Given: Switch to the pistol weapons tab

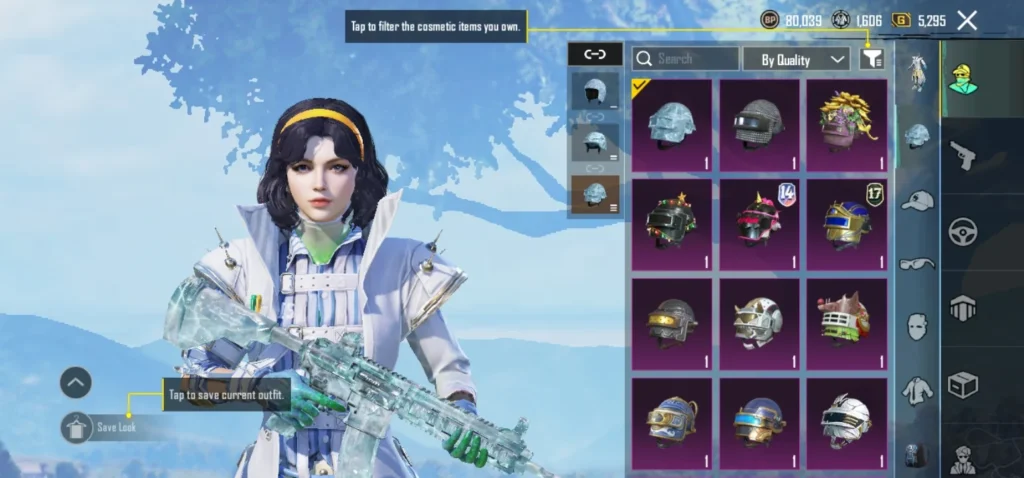Looking at the screenshot, I should click(x=963, y=155).
